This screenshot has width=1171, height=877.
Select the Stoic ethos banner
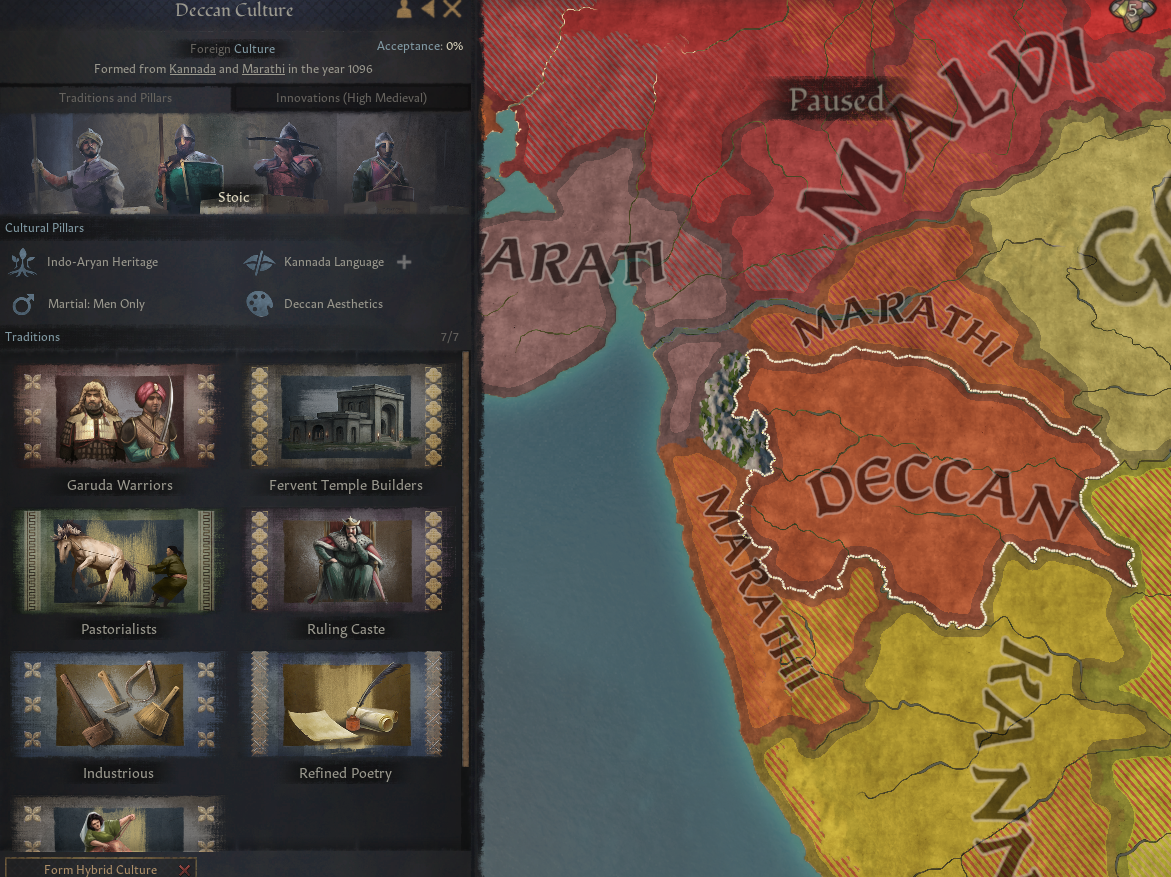click(x=234, y=197)
